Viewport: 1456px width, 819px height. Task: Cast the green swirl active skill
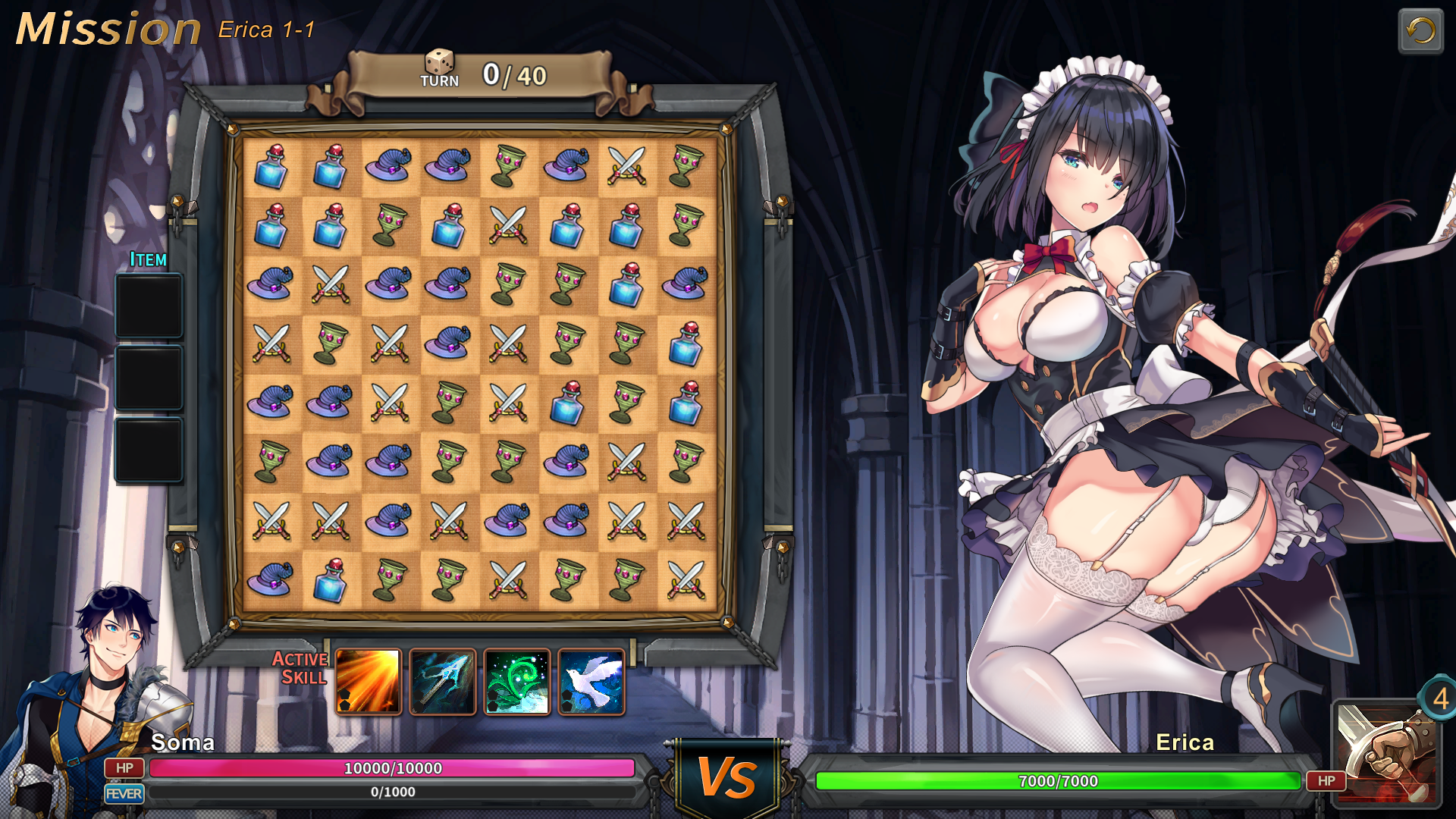point(517,681)
